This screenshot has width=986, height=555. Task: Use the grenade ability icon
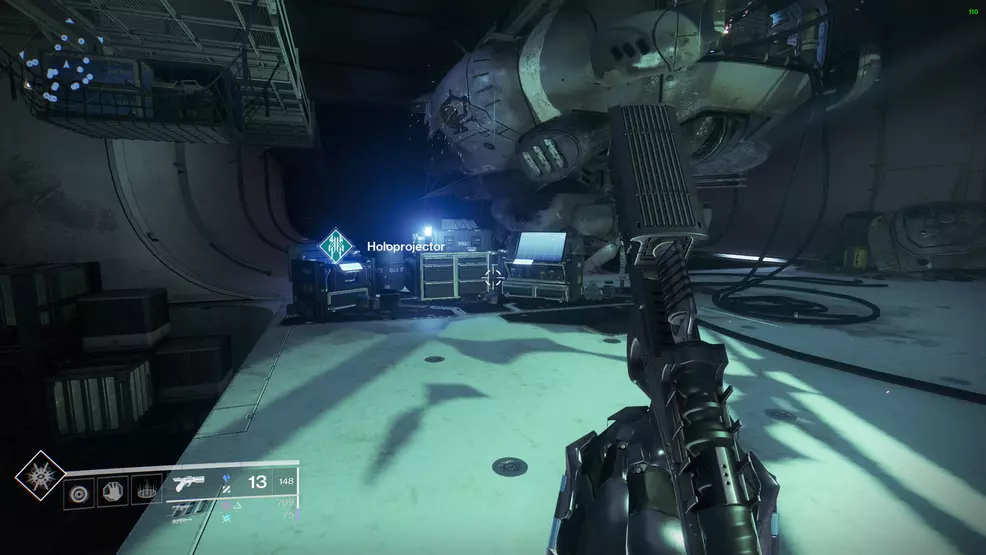coord(79,493)
